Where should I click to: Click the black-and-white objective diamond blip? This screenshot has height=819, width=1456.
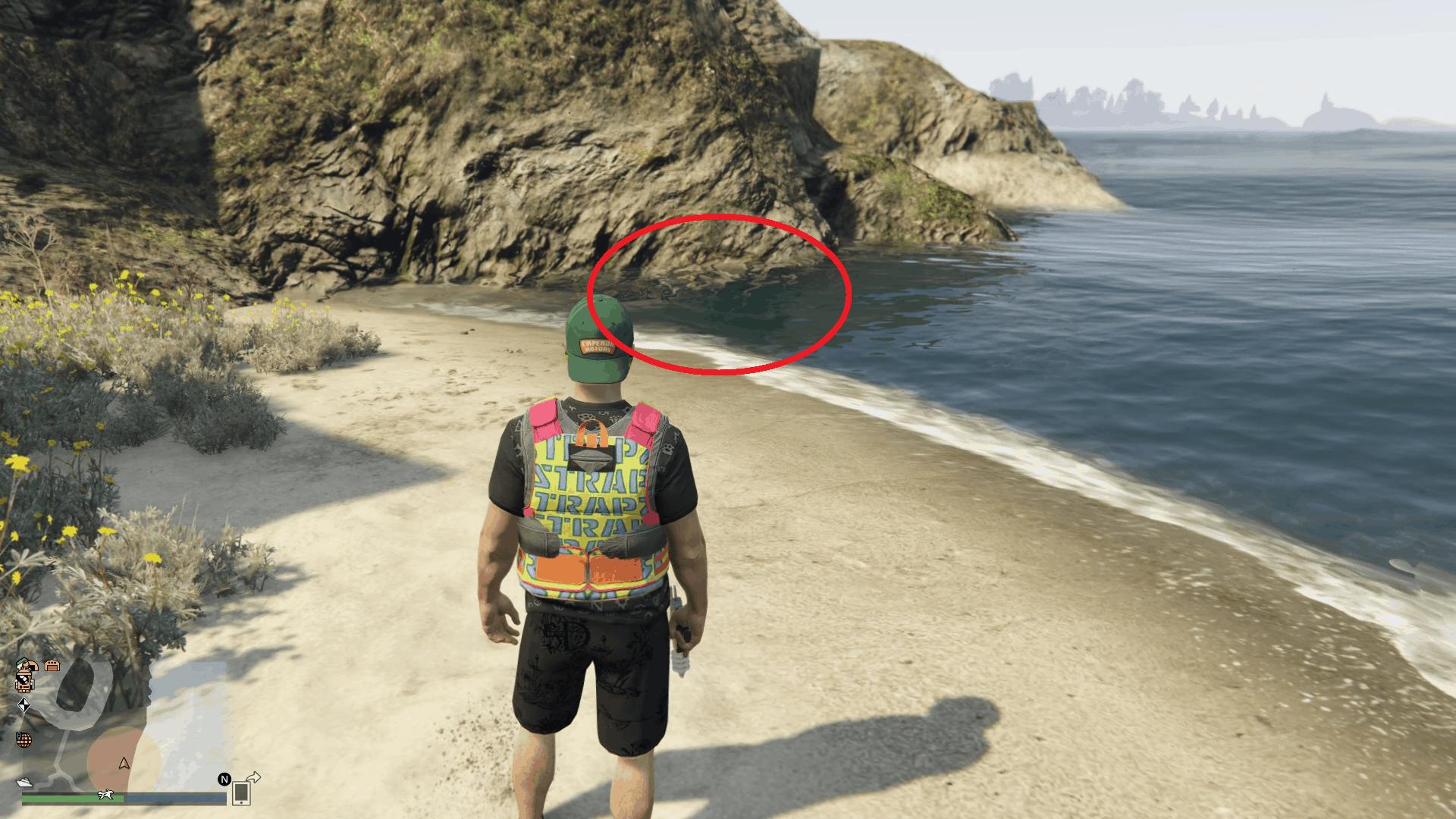tap(25, 706)
